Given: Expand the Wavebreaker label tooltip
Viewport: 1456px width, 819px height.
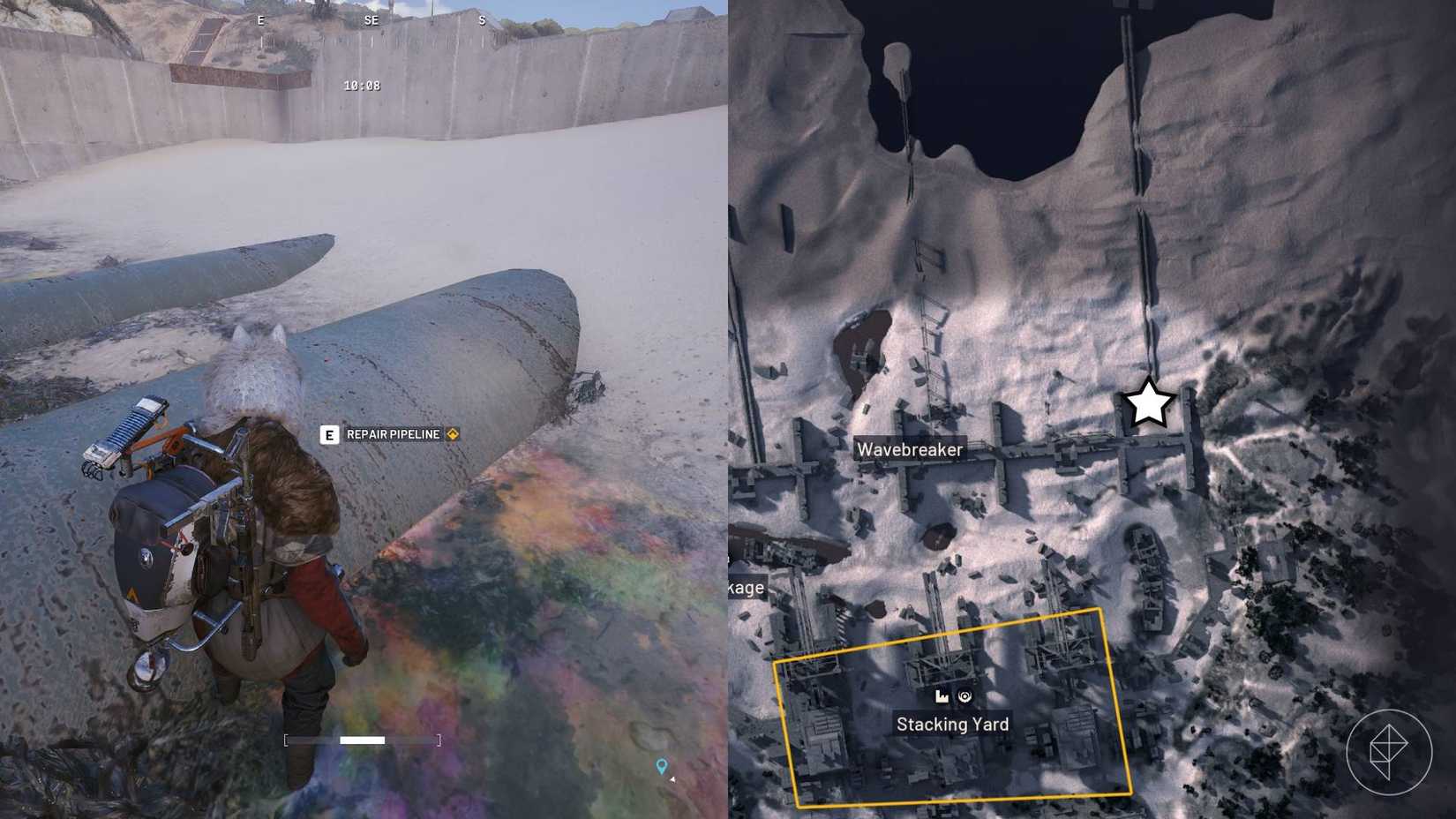Looking at the screenshot, I should pos(911,448).
